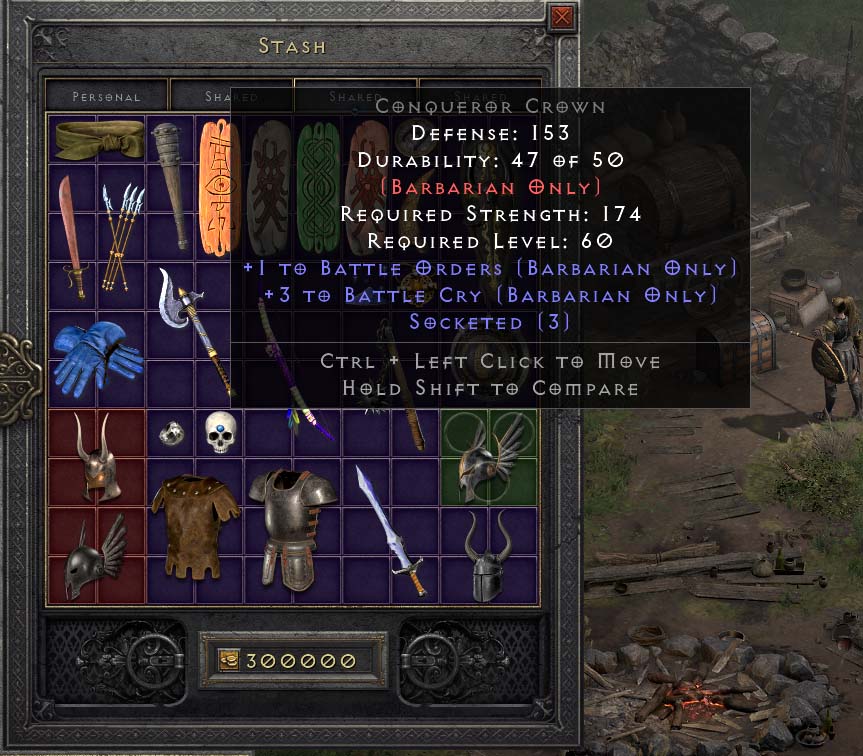The height and width of the screenshot is (756, 863).
Task: Pick up the winged helm on red background
Action: point(97,556)
